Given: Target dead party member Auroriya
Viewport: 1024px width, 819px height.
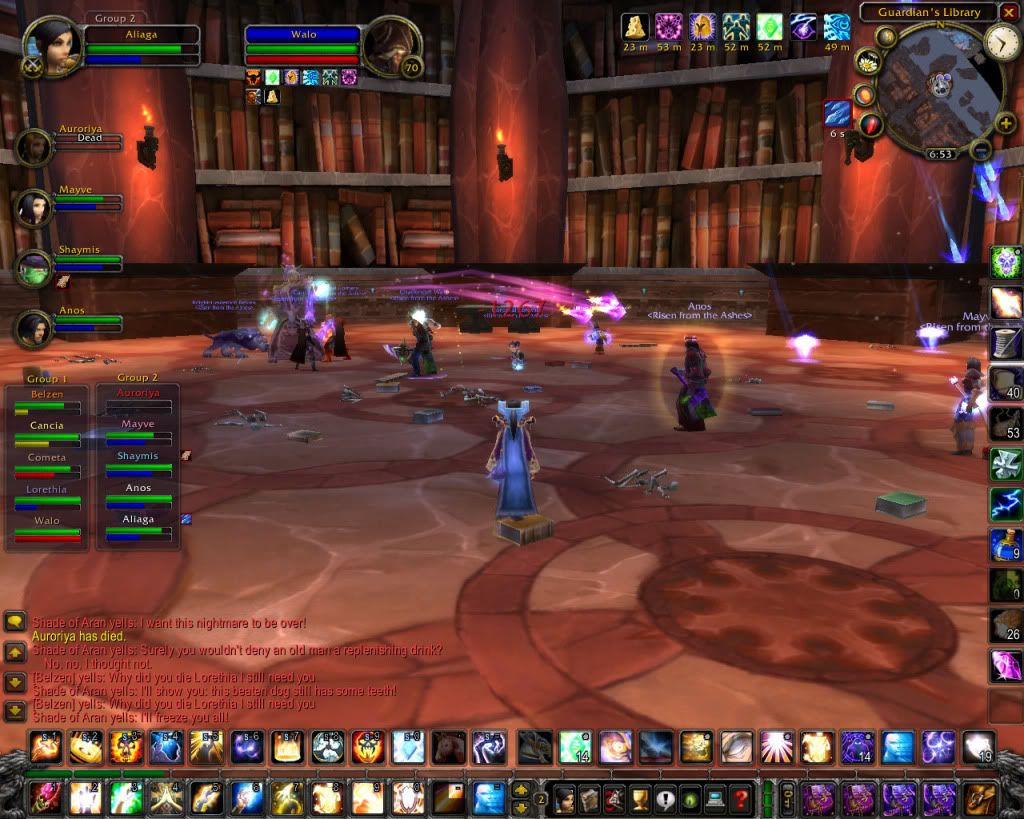Looking at the screenshot, I should coord(34,148).
